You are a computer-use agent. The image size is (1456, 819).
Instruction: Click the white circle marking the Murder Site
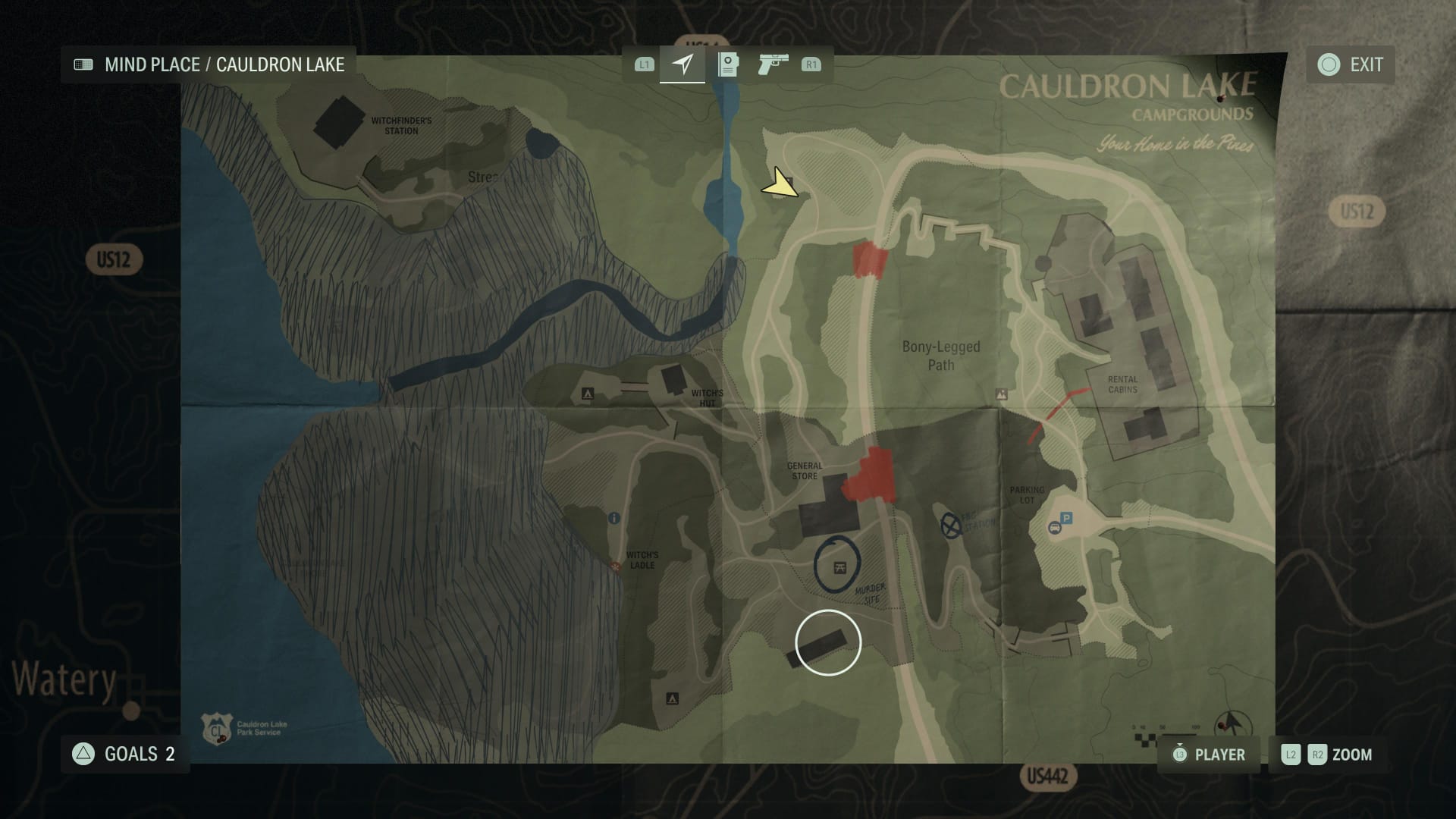coord(827,642)
